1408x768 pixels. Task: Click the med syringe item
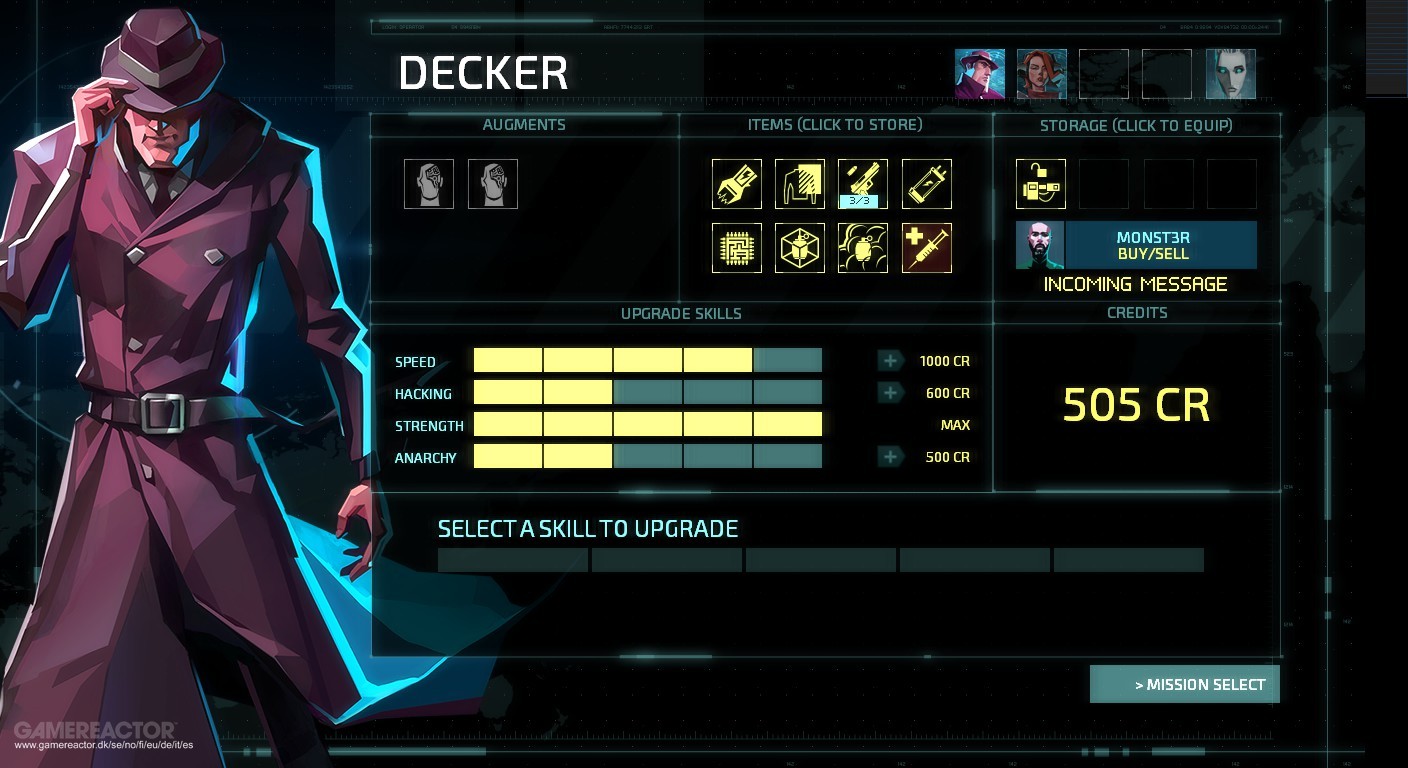click(927, 247)
